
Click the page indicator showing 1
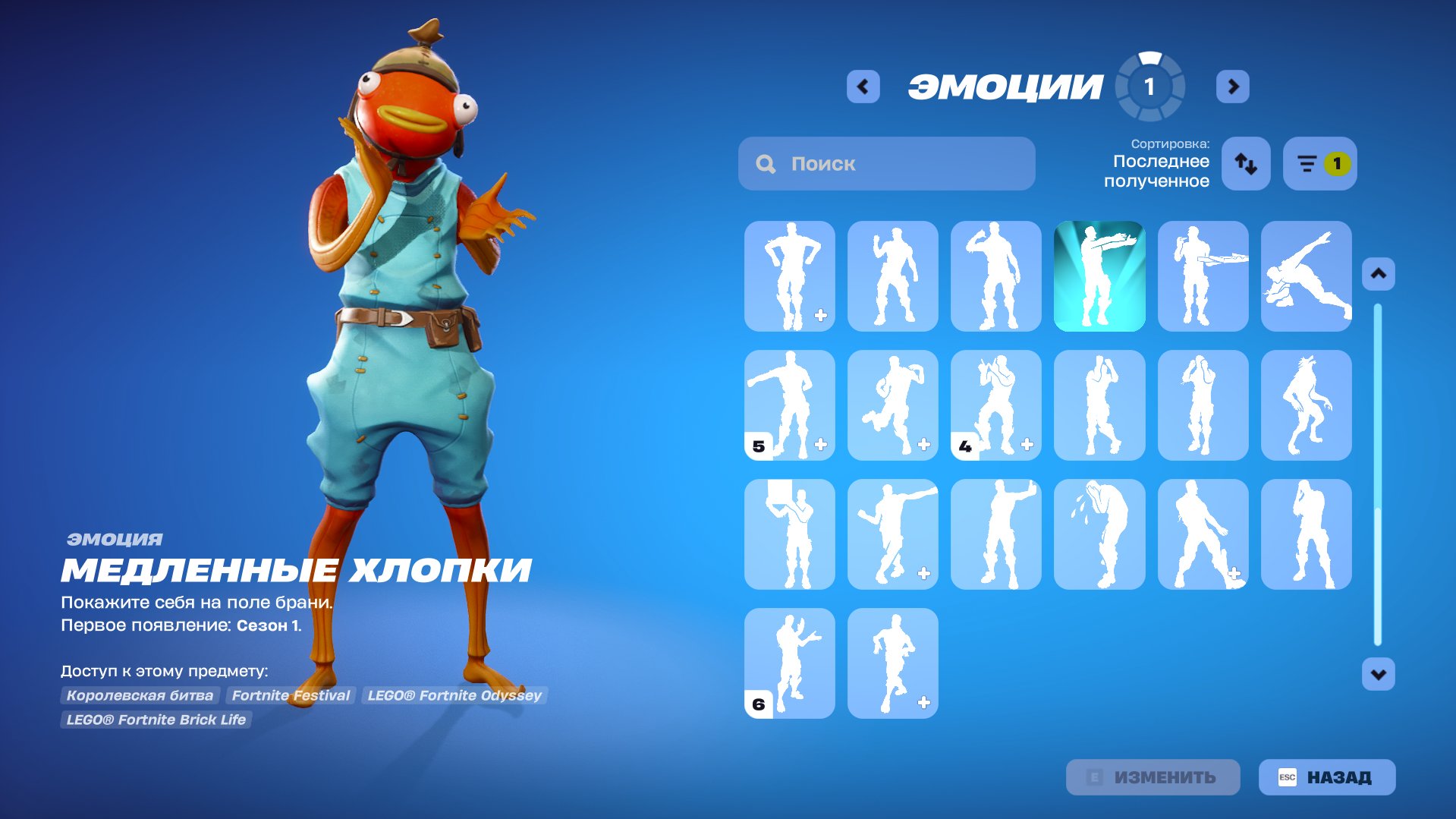point(1150,86)
